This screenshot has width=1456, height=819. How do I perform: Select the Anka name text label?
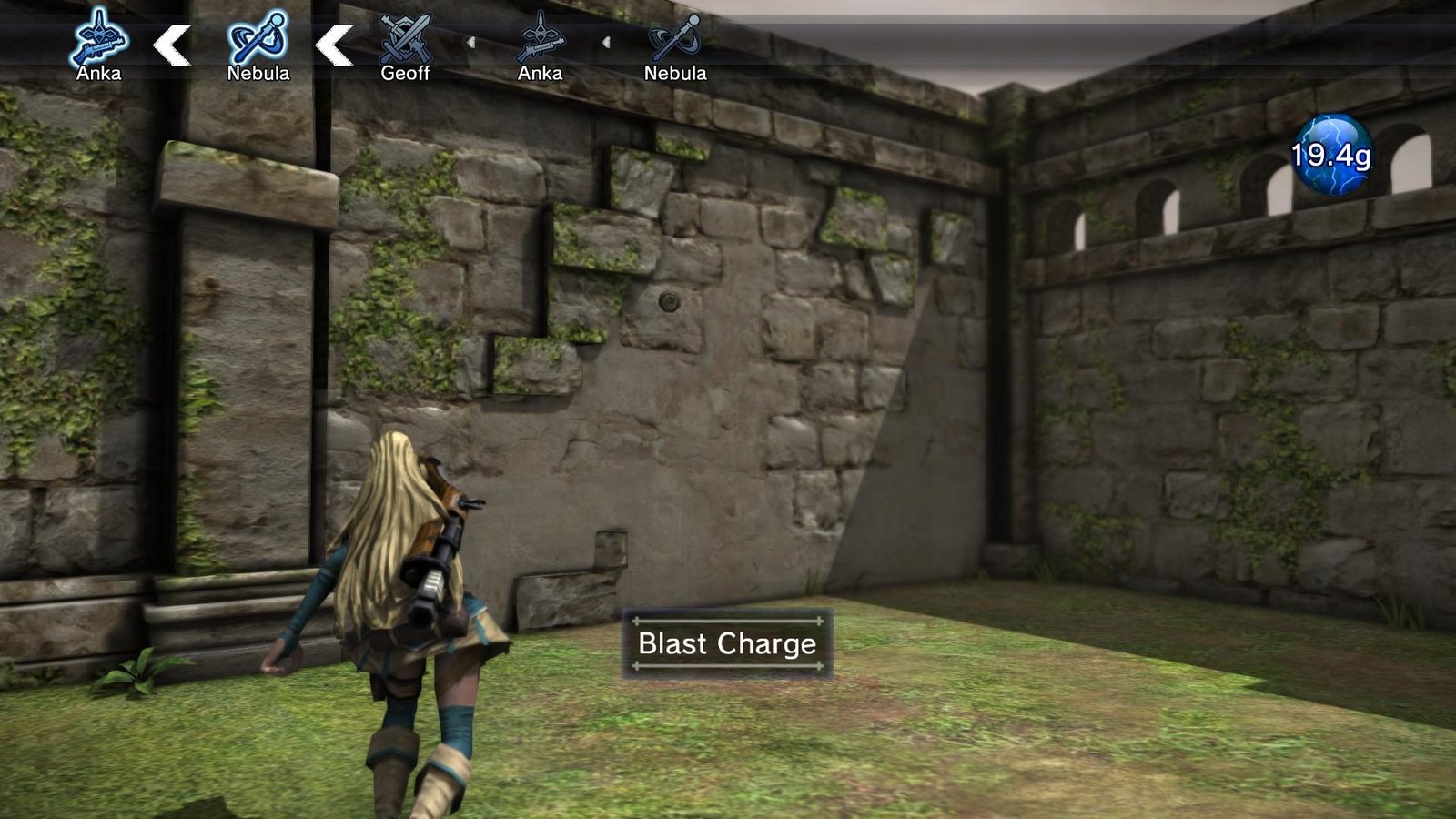coord(100,72)
